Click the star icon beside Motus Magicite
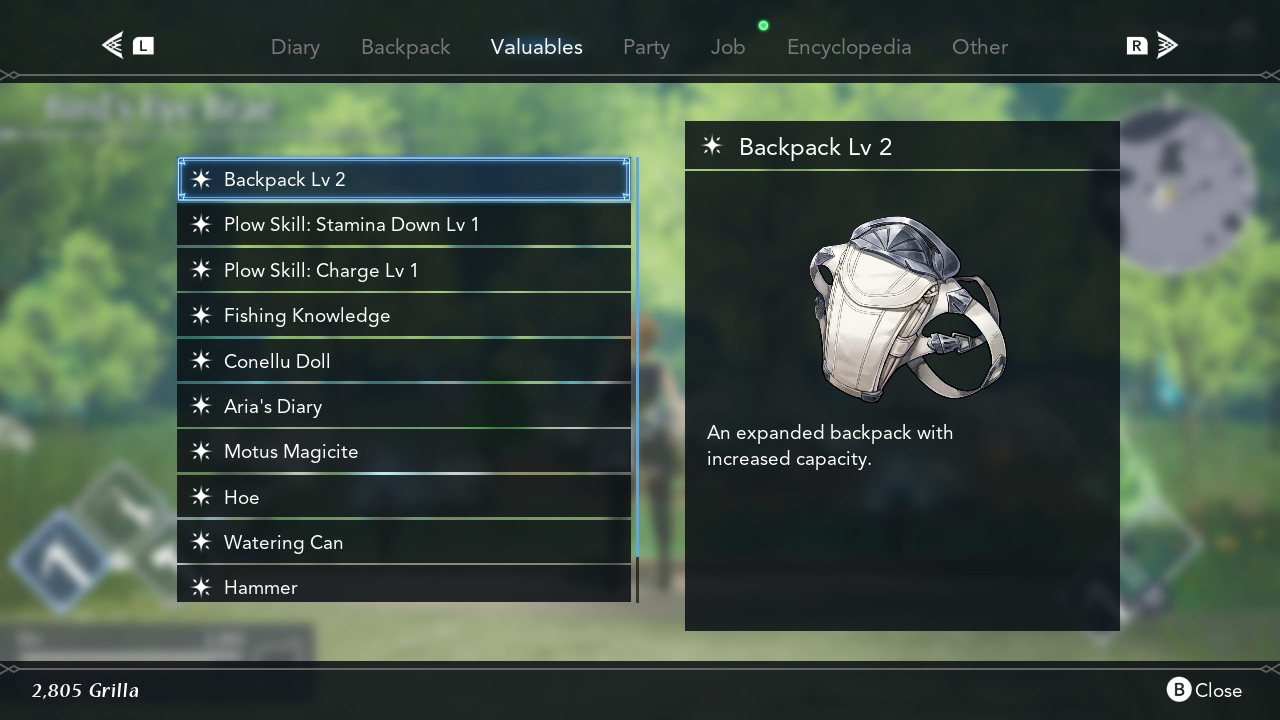 (200, 451)
